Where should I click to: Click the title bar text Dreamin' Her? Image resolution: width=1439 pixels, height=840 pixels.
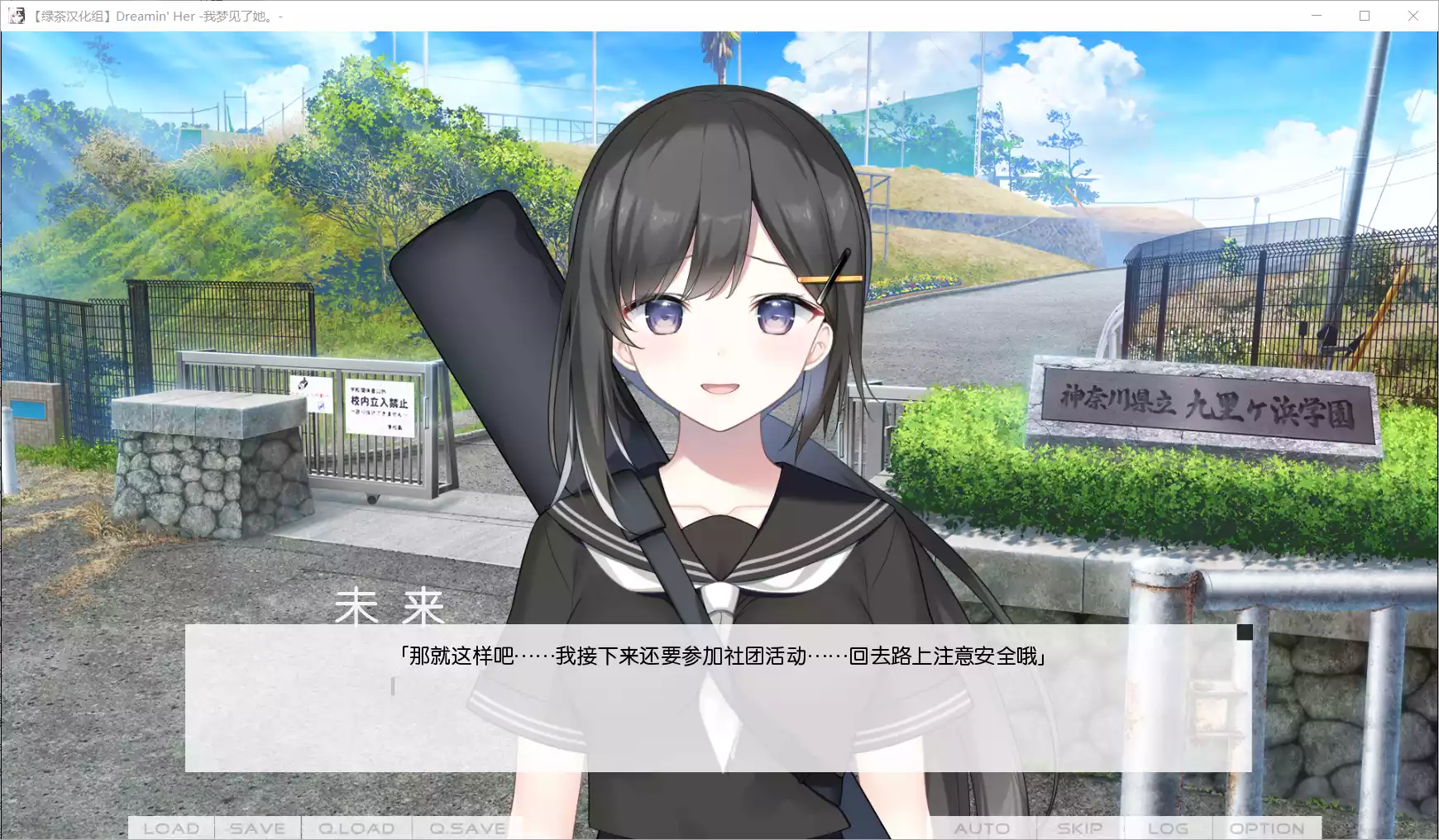click(x=155, y=15)
